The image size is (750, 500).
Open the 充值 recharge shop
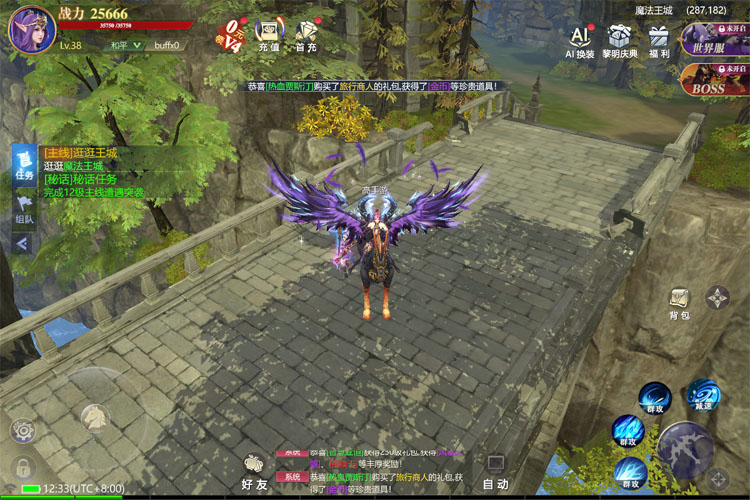coord(268,35)
